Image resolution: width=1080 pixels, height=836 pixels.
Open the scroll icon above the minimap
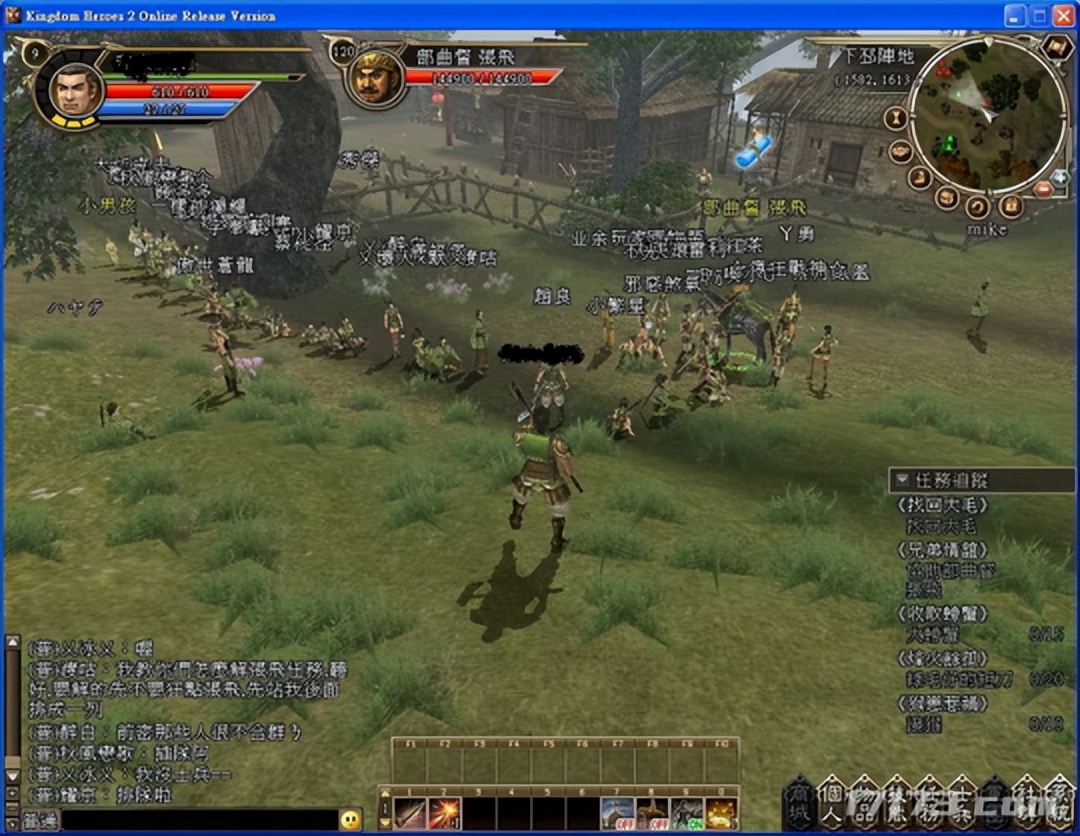coord(1056,47)
